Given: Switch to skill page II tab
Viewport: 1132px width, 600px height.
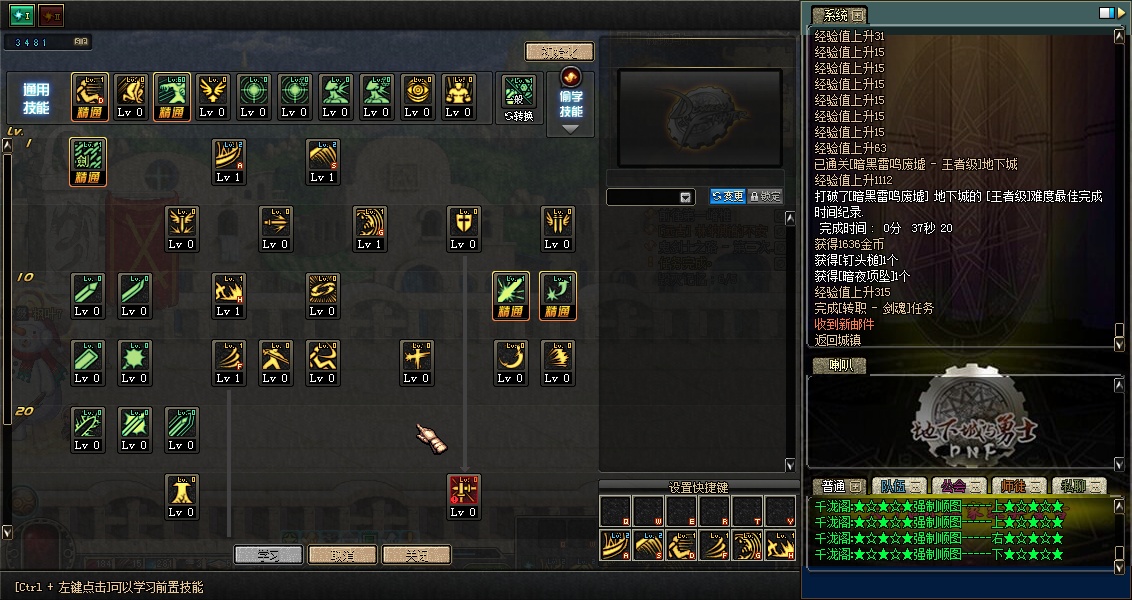Looking at the screenshot, I should [51, 16].
